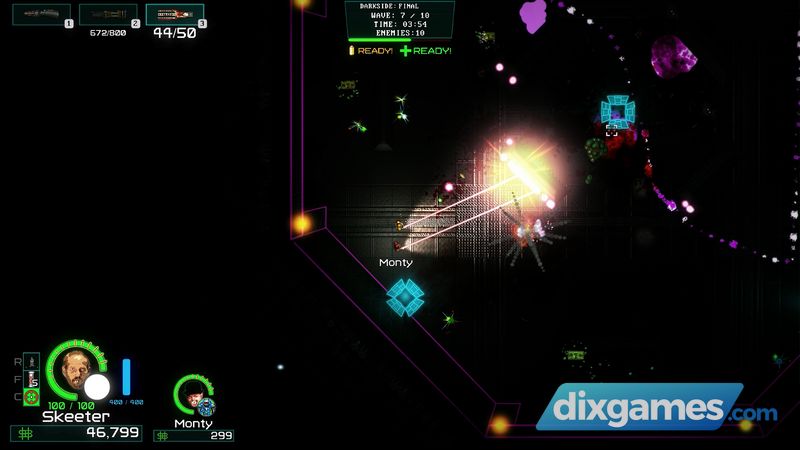
Task: Activate the green C ability slot
Action: 32,397
